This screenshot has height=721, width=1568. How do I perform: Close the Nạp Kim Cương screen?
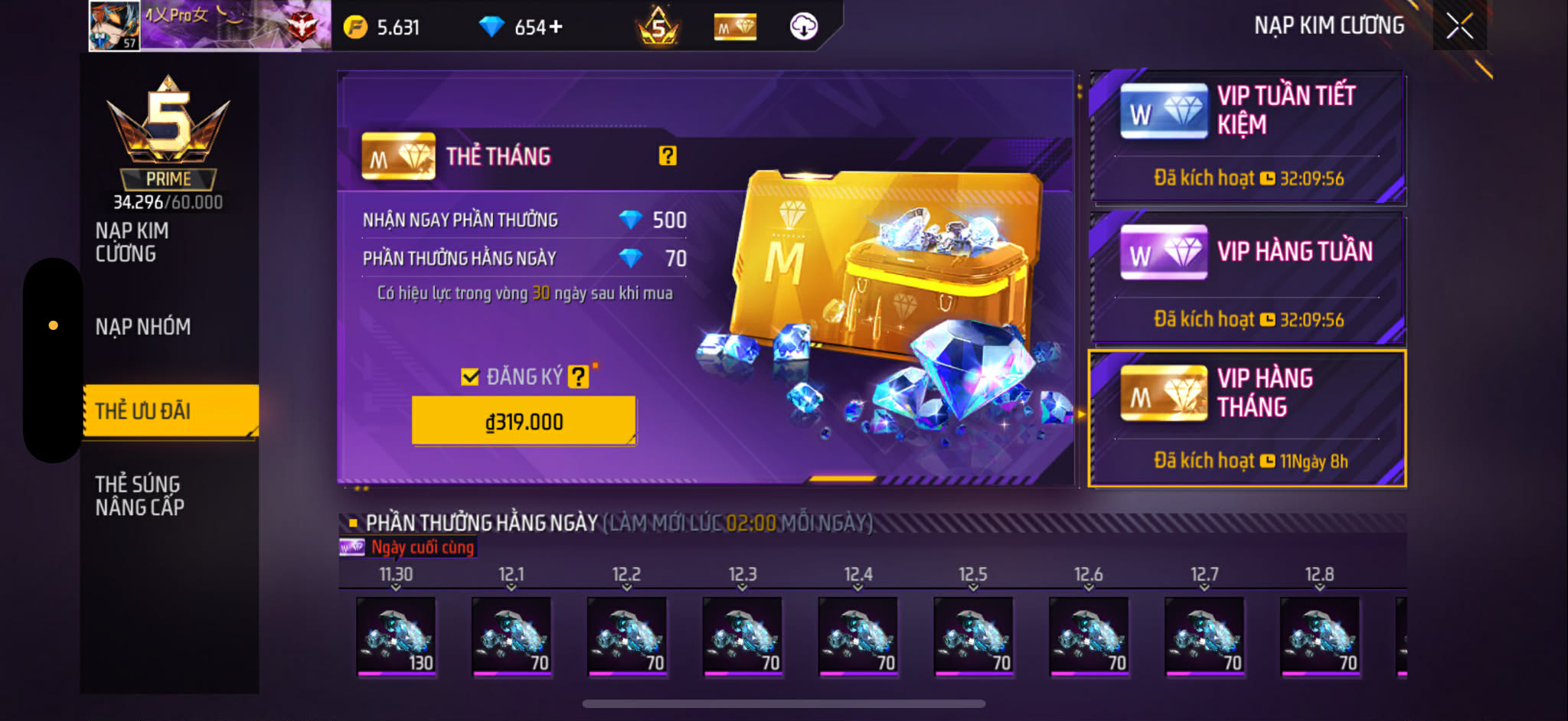[x=1459, y=26]
